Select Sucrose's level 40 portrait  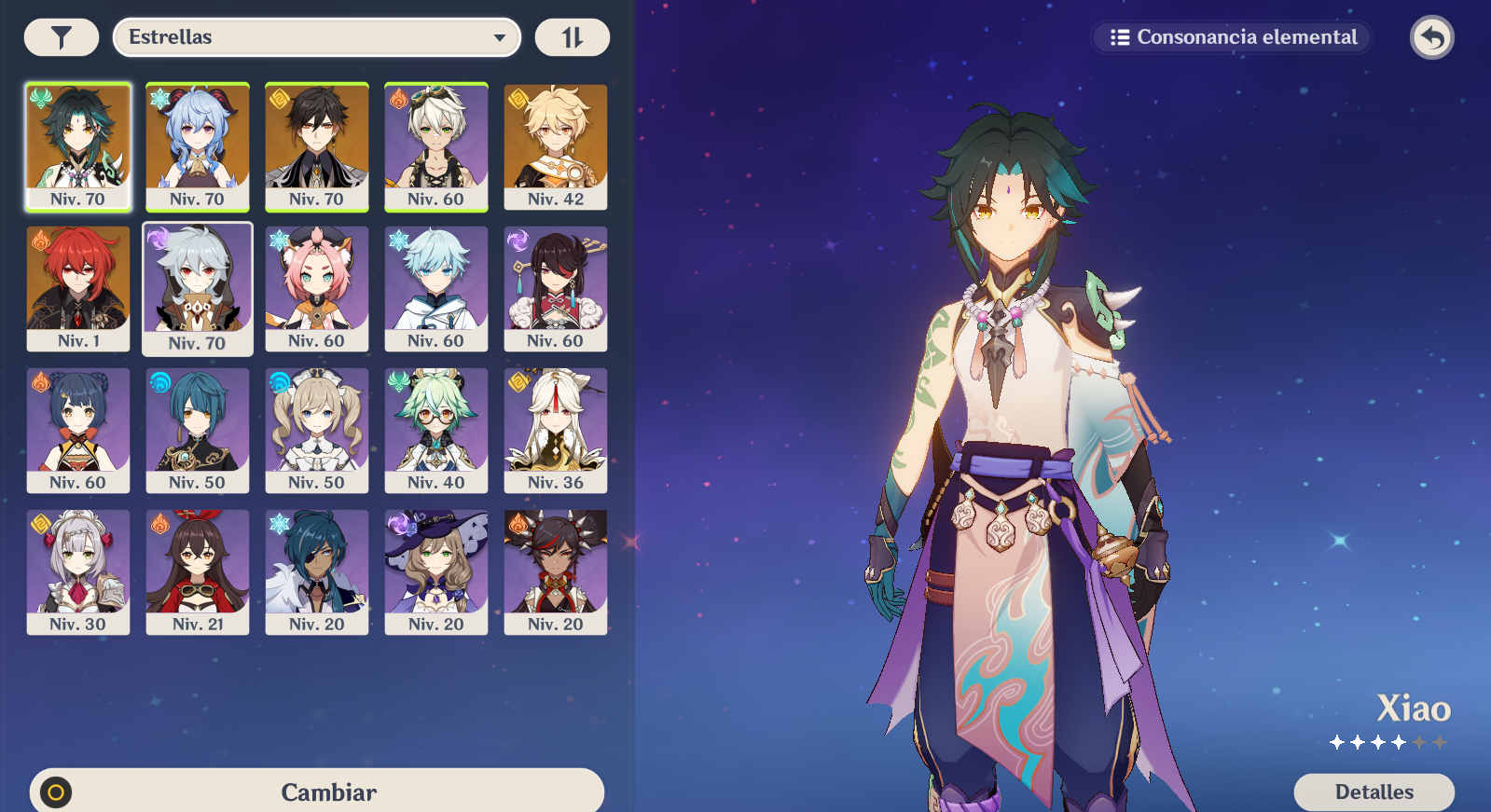click(x=436, y=430)
